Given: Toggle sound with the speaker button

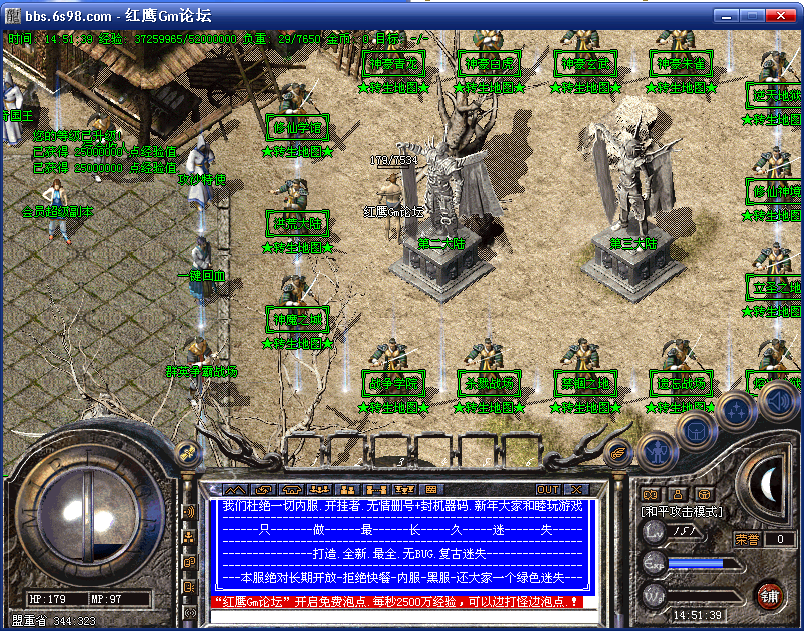Looking at the screenshot, I should 778,400.
